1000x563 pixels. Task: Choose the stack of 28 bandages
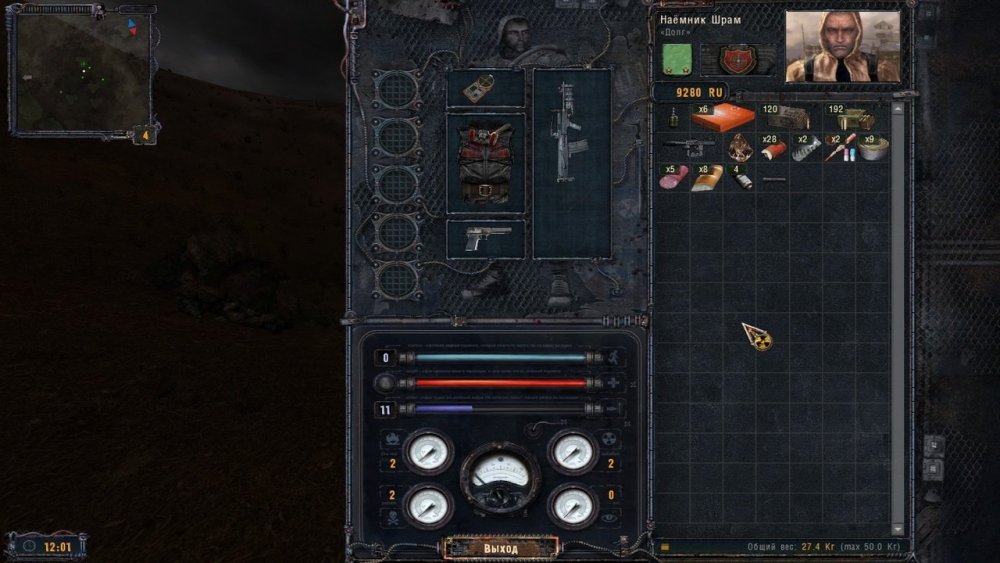772,149
